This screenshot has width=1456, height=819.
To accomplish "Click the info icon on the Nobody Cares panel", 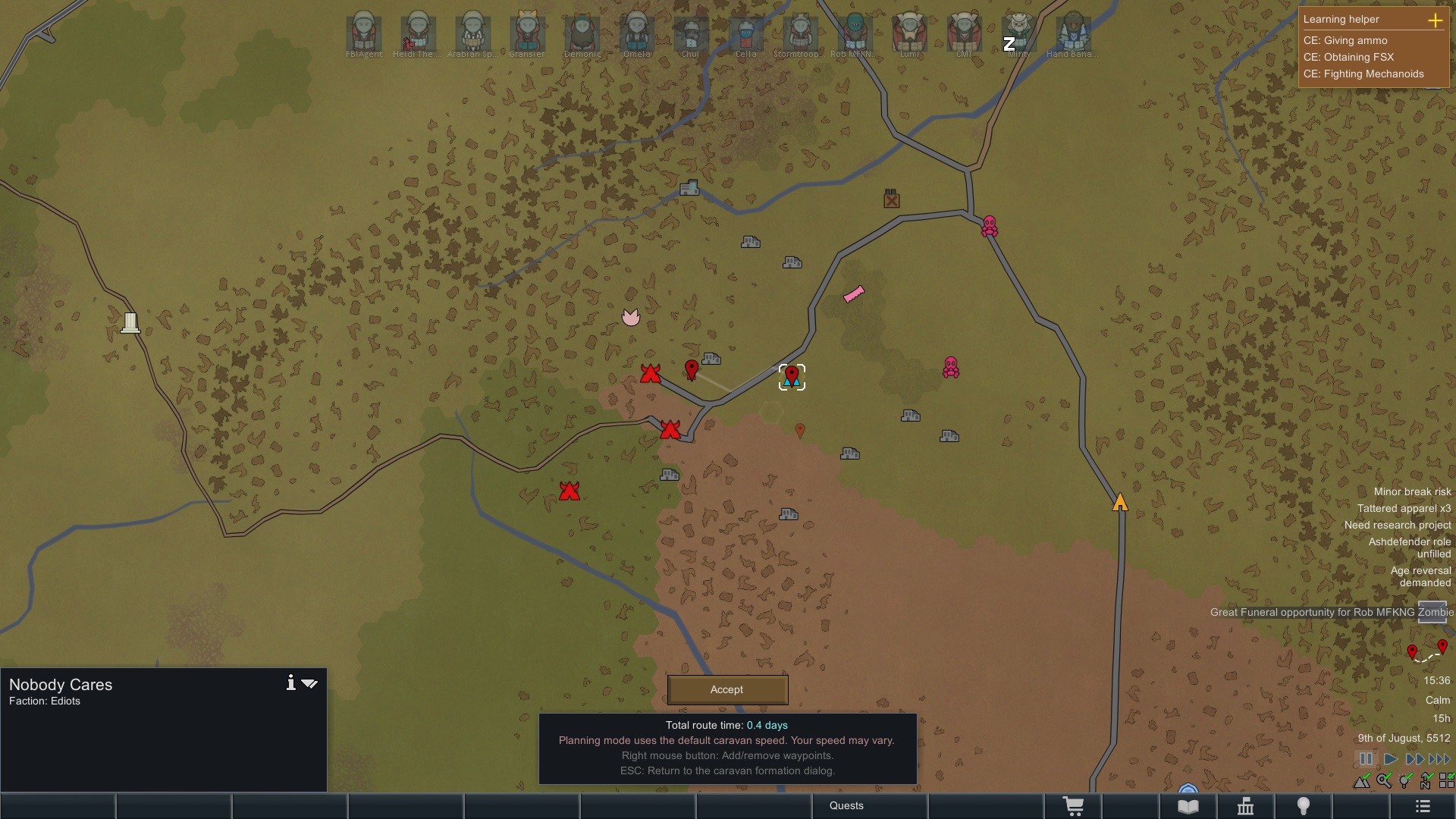I will click(x=290, y=682).
